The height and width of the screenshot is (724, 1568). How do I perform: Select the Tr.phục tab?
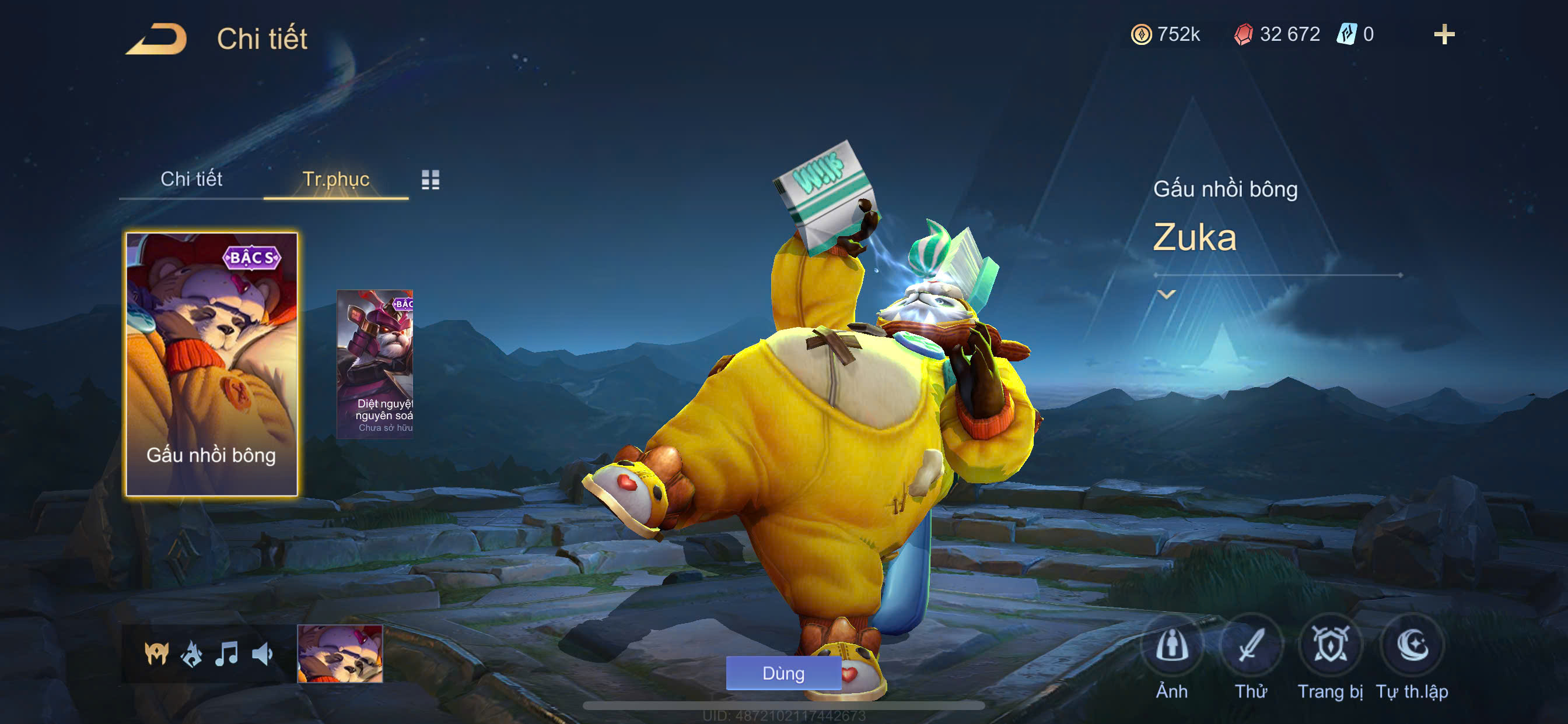(x=335, y=179)
